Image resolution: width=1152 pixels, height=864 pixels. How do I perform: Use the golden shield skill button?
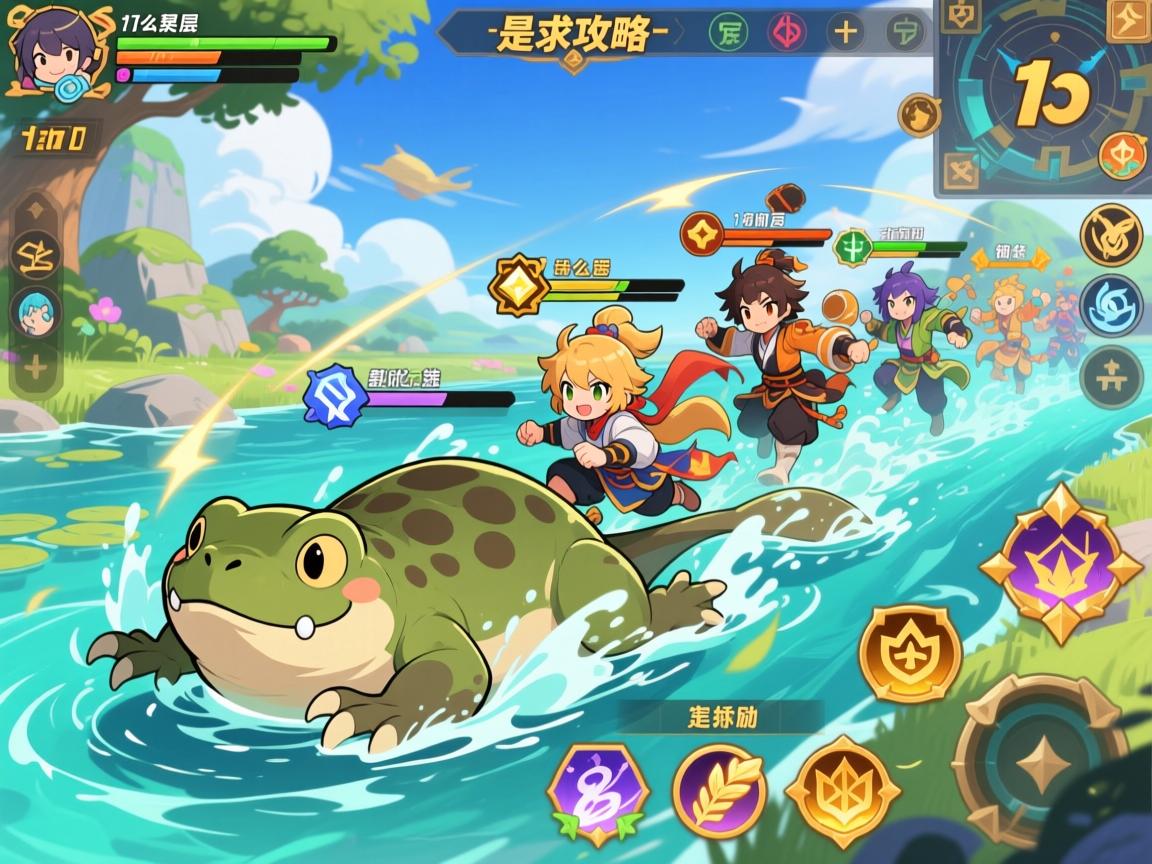pos(910,654)
